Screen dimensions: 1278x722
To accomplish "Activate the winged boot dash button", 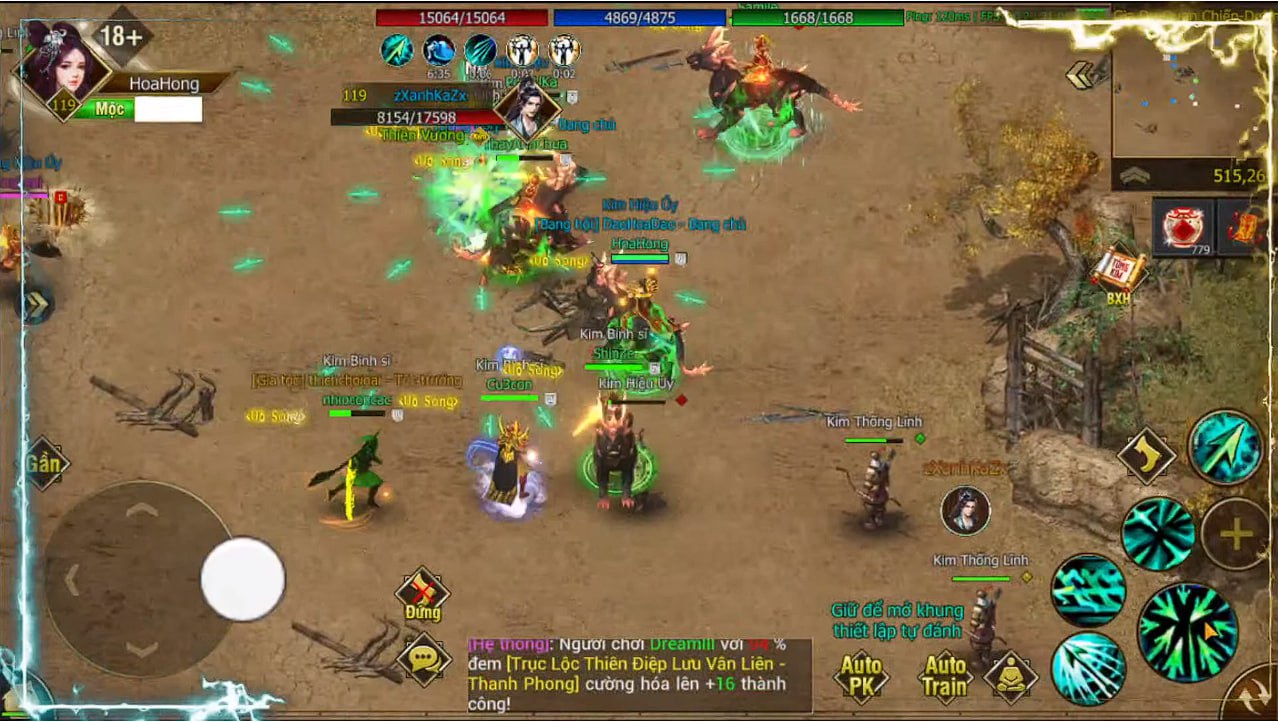I will tap(1147, 457).
